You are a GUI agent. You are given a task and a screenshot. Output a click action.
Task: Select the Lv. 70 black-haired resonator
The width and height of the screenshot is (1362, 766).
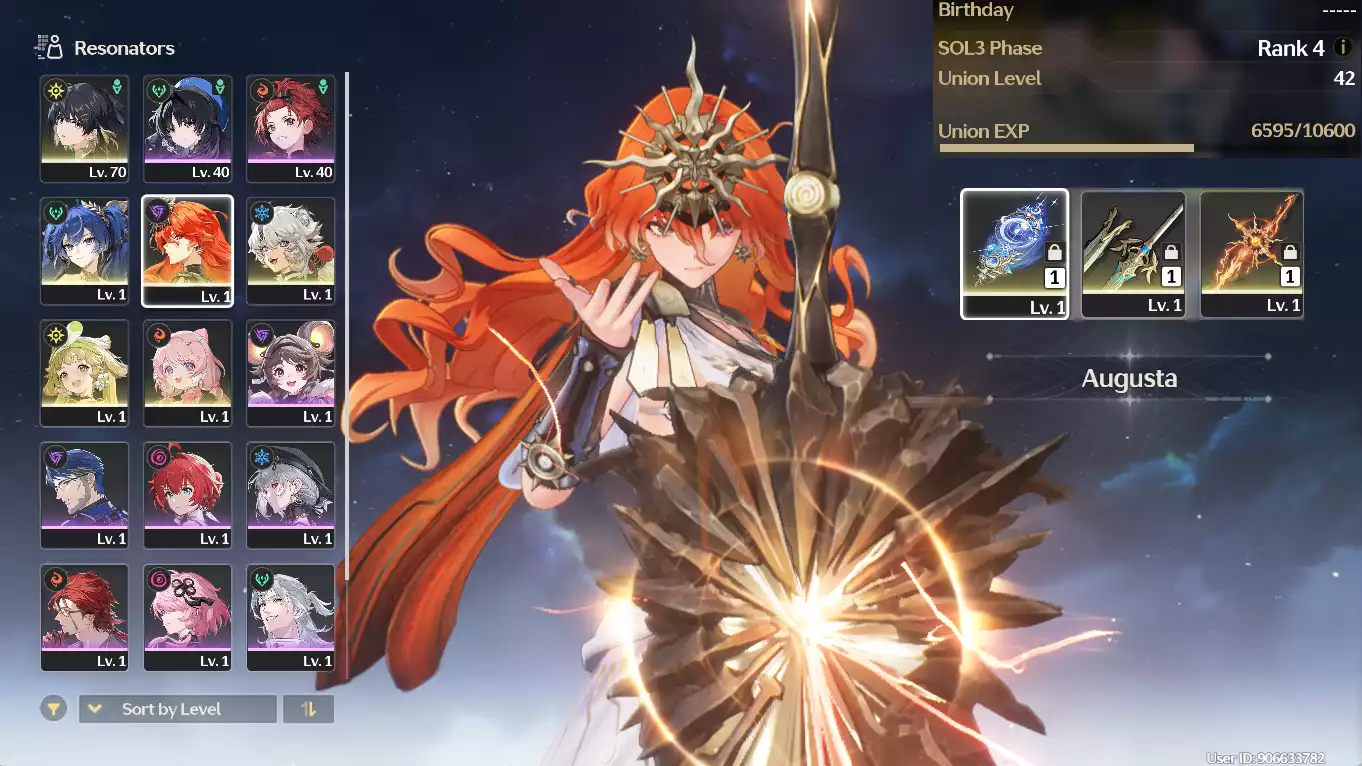[x=85, y=128]
